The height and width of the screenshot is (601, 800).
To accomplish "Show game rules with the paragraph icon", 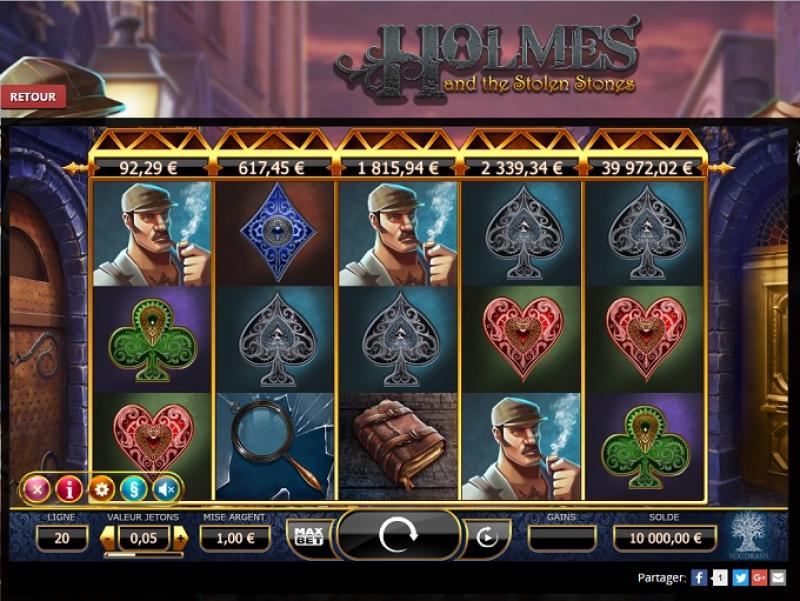I will 133,489.
